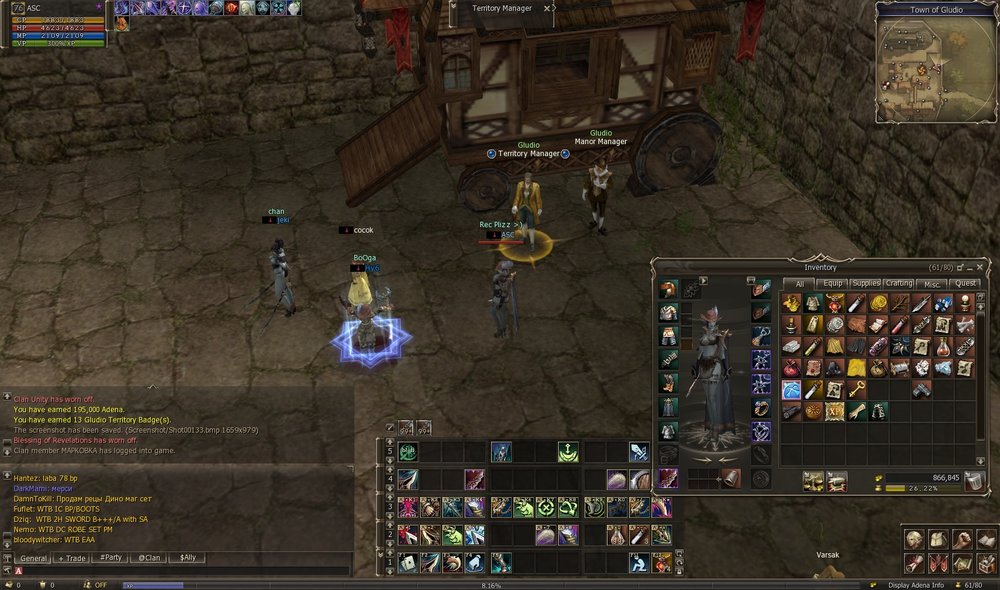Viewport: 1000px width, 590px height.
Task: Close the Inventory window
Action: tap(985, 267)
